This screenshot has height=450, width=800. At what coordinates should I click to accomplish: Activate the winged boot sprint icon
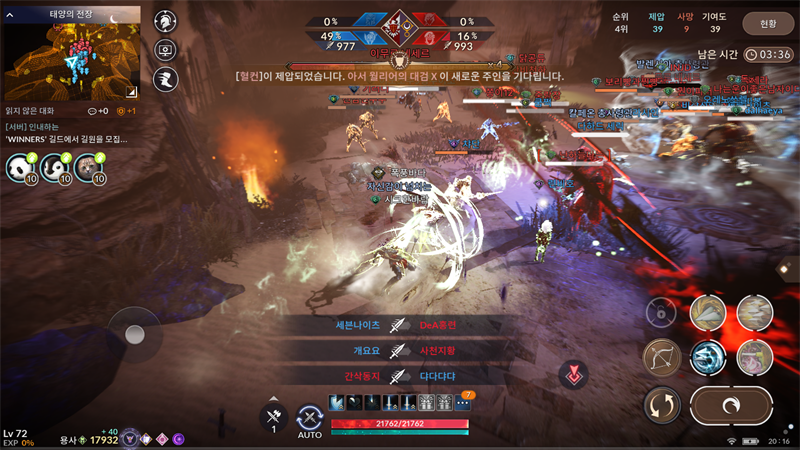pyautogui.click(x=164, y=80)
